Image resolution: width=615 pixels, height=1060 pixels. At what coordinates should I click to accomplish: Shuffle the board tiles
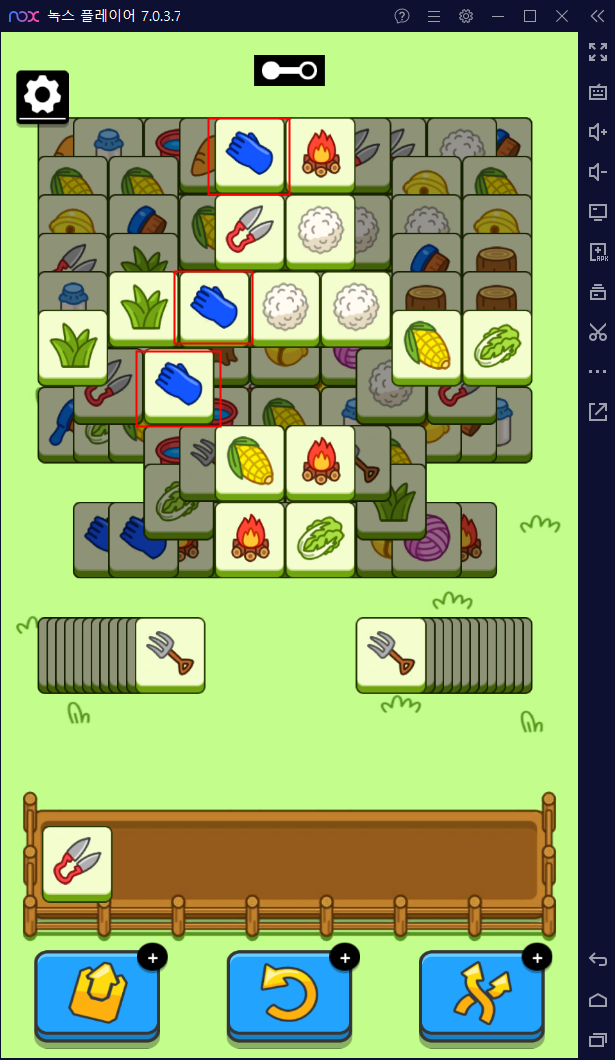point(481,994)
